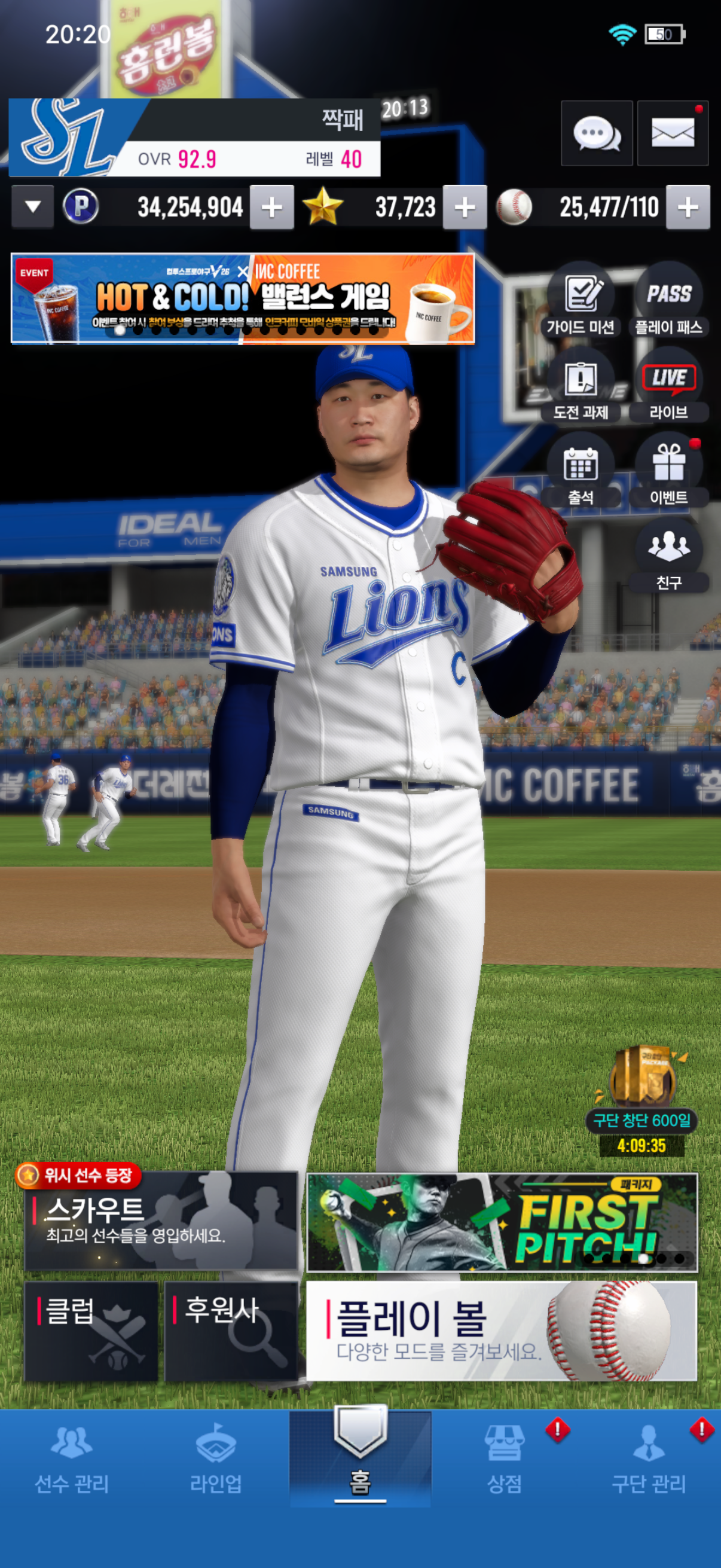This screenshot has width=721, height=1568.
Task: Select the 플레이 볼 play ball button
Action: 502,1331
